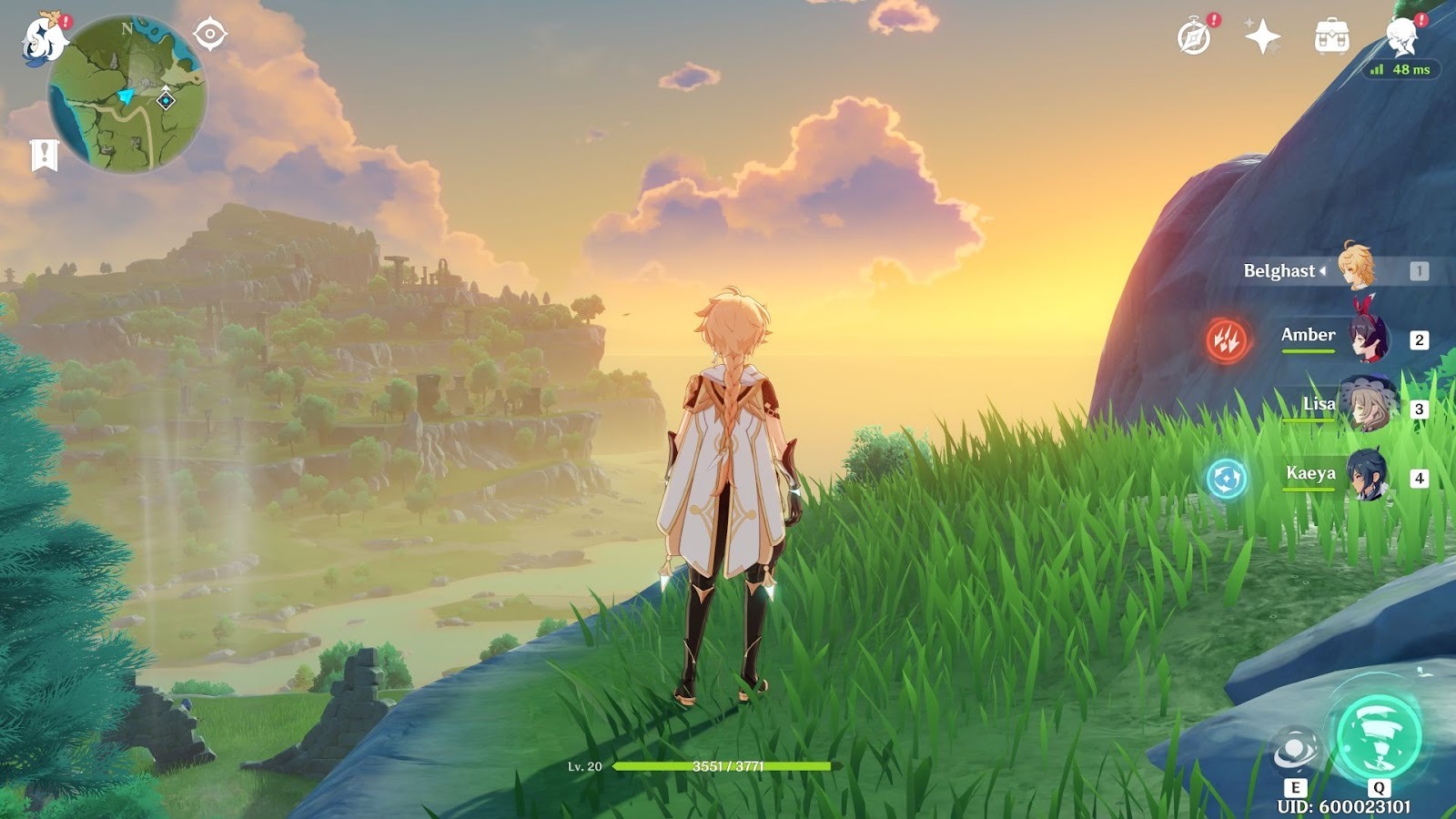Open the quest bookmark icon
This screenshot has width=1456, height=819.
coord(44,155)
